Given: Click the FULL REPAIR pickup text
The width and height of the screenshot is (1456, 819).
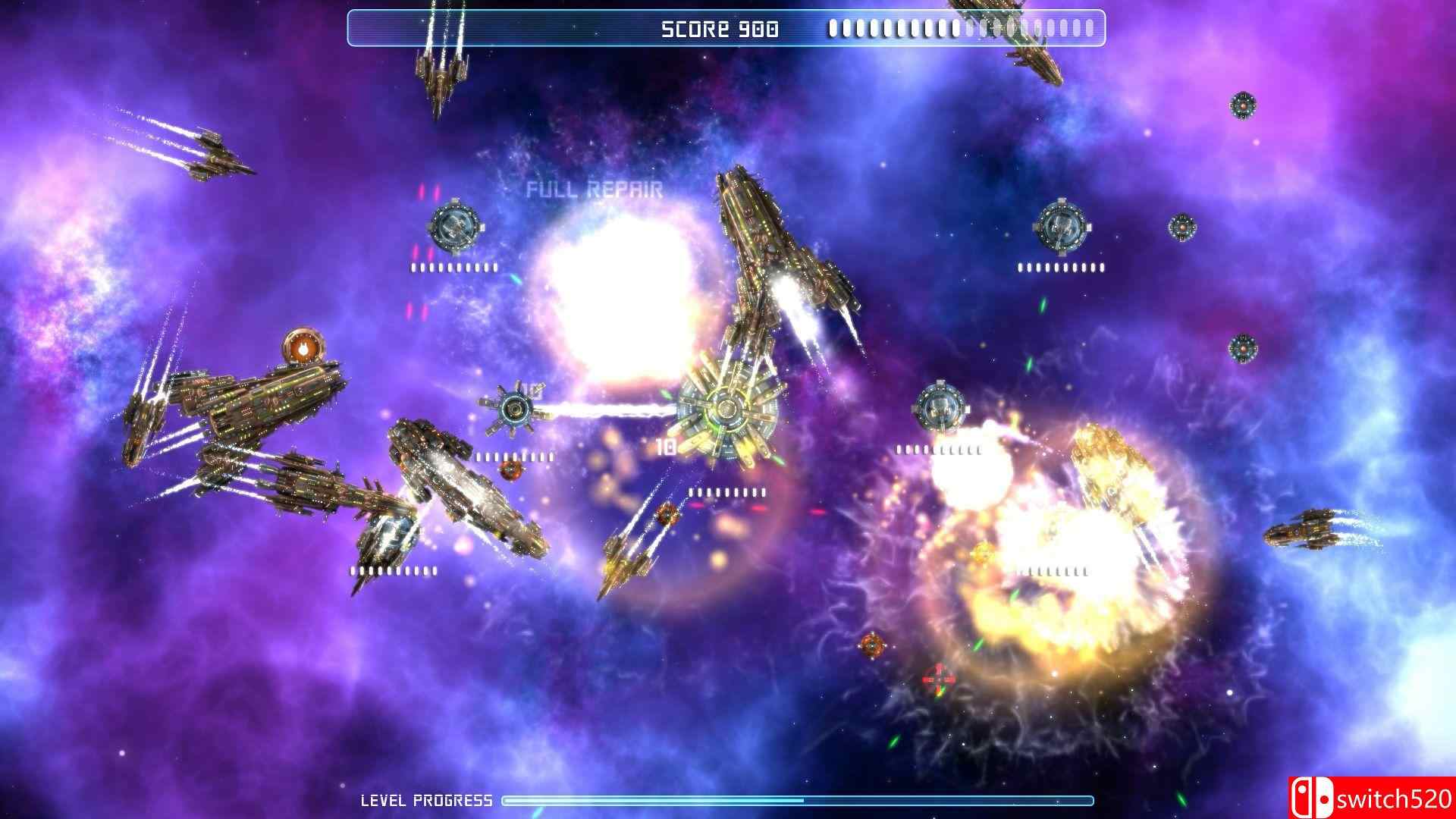Looking at the screenshot, I should coord(597,187).
